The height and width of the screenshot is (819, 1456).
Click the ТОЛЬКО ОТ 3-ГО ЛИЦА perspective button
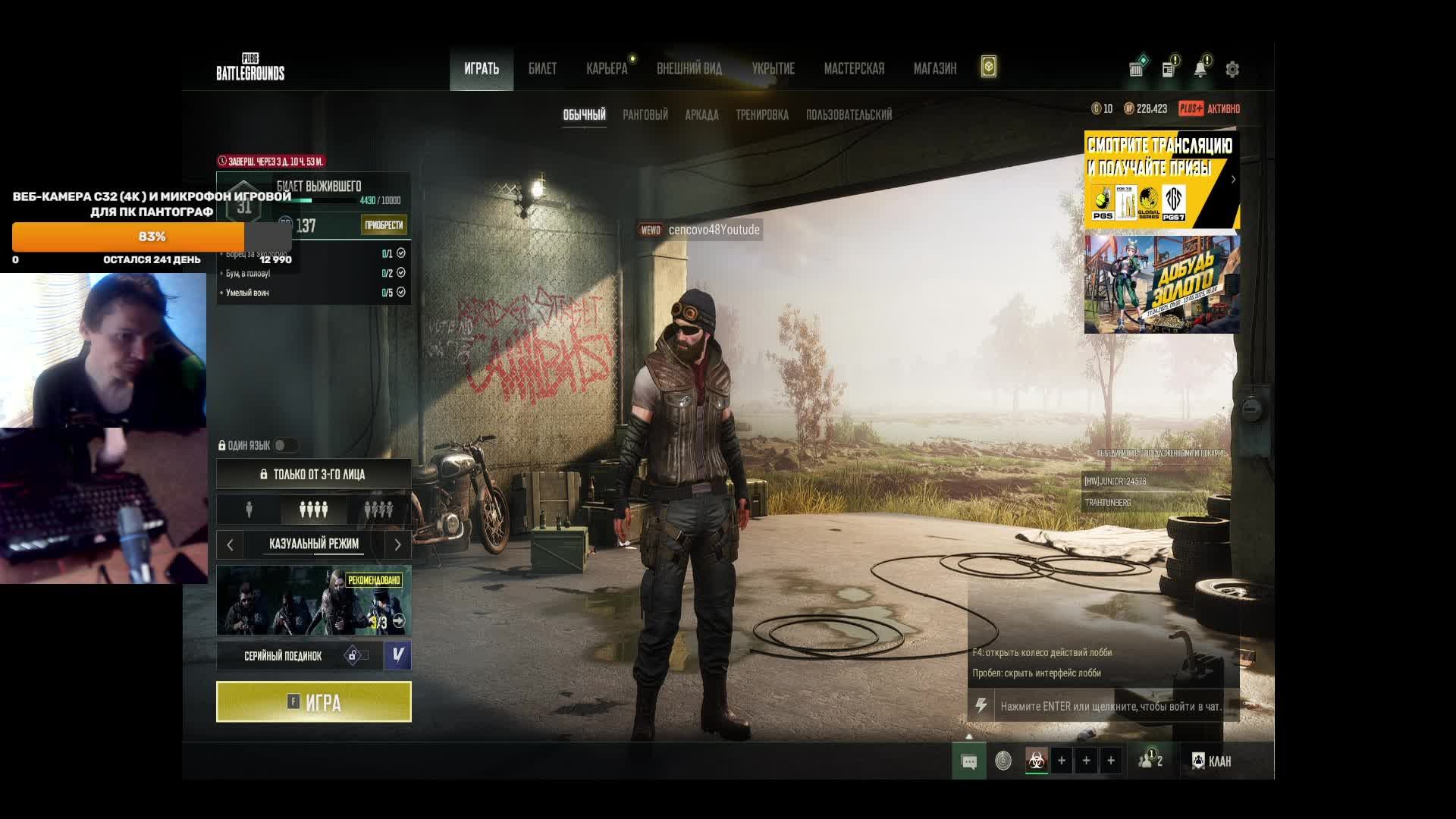pyautogui.click(x=313, y=474)
